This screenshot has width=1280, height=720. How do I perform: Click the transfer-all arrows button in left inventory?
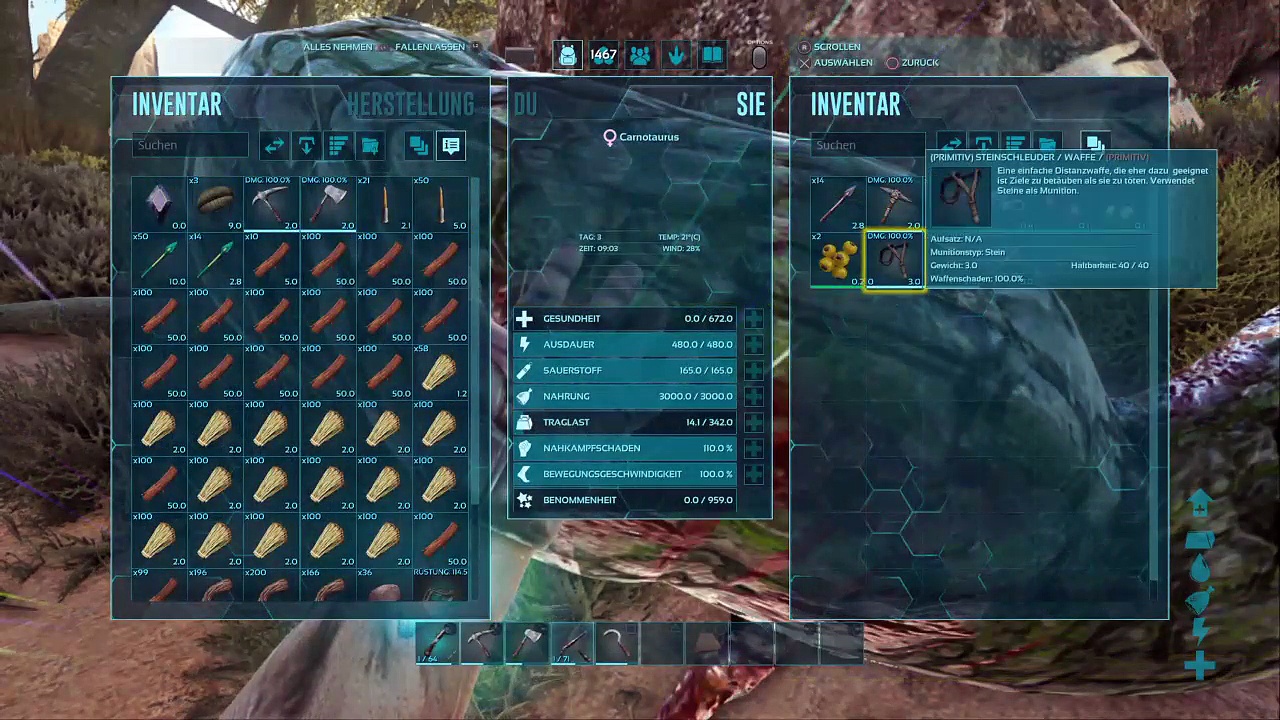coord(274,146)
